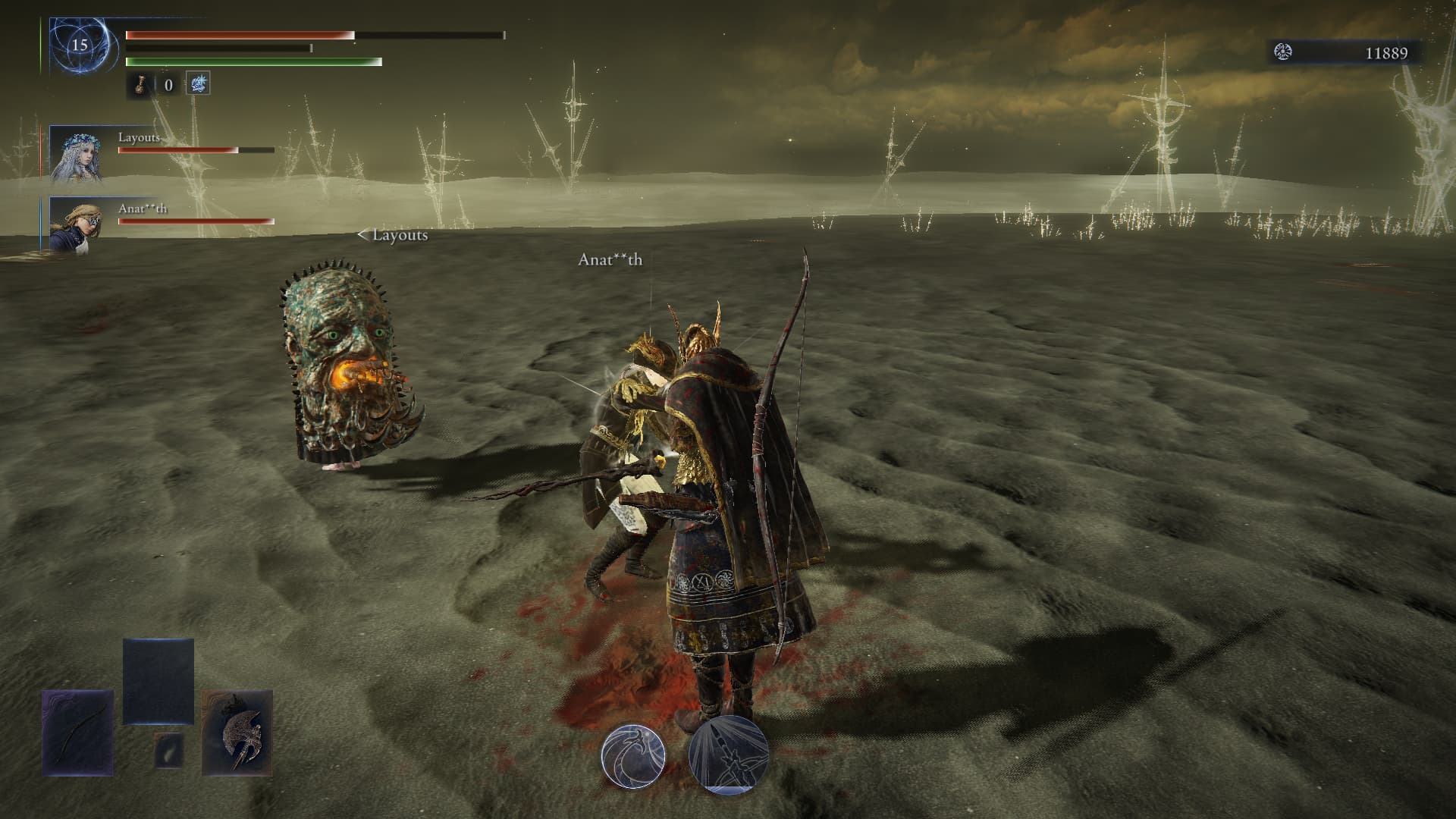1456x819 pixels.
Task: Click teammate Anat**th's portrait
Action: (x=76, y=224)
